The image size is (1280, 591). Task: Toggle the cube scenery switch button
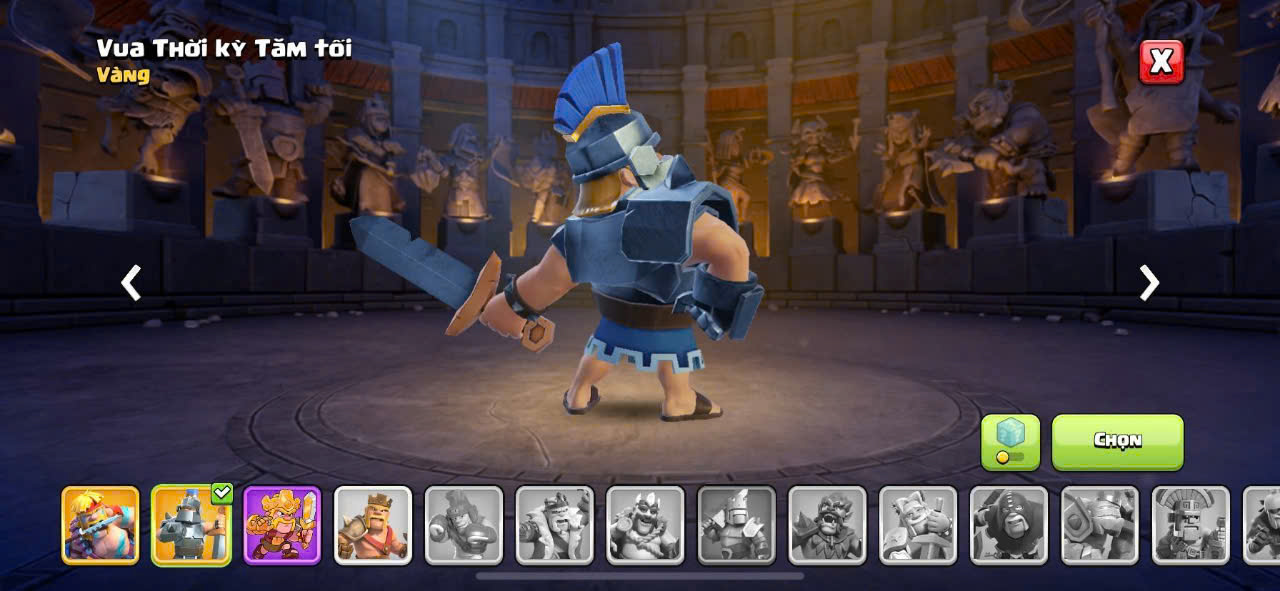coord(1010,442)
